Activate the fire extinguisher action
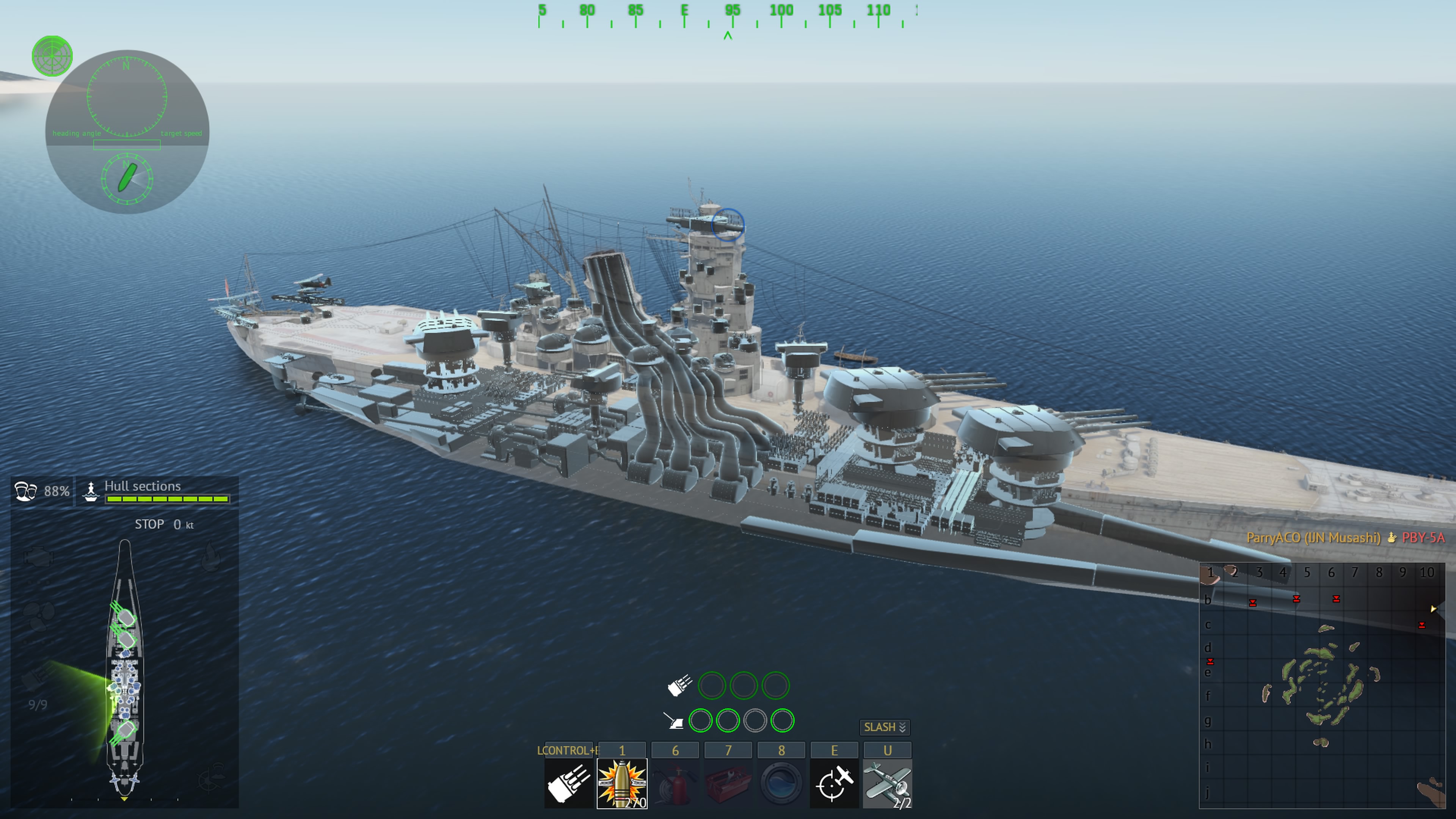Screen dimensions: 1456x819 coord(675,783)
